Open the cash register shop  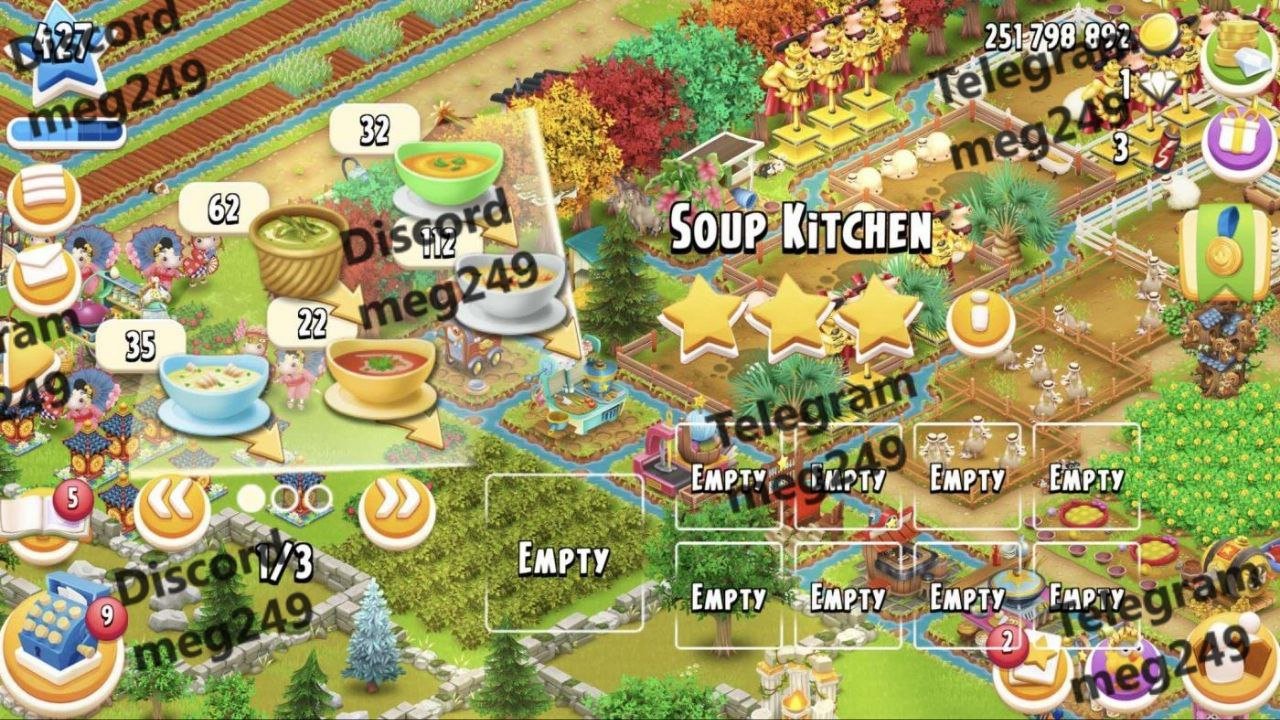tap(62, 640)
